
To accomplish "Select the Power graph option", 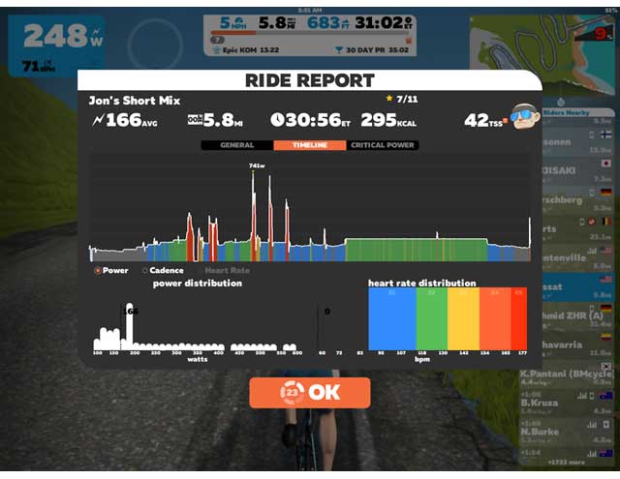I will click(x=112, y=271).
